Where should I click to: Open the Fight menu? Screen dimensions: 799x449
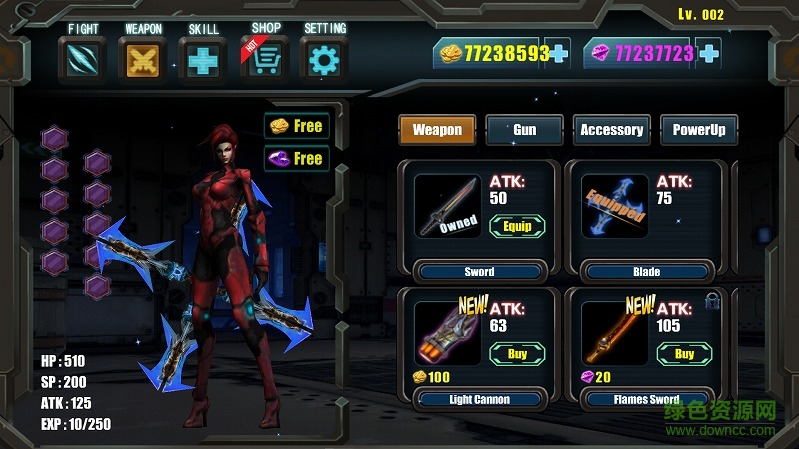tap(81, 59)
